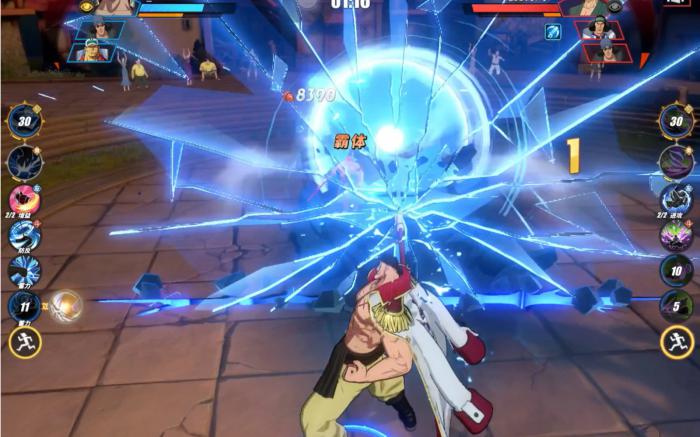Image resolution: width=700 pixels, height=437 pixels.
Task: Trigger the glowing golden orb icon
Action: click(x=66, y=305)
